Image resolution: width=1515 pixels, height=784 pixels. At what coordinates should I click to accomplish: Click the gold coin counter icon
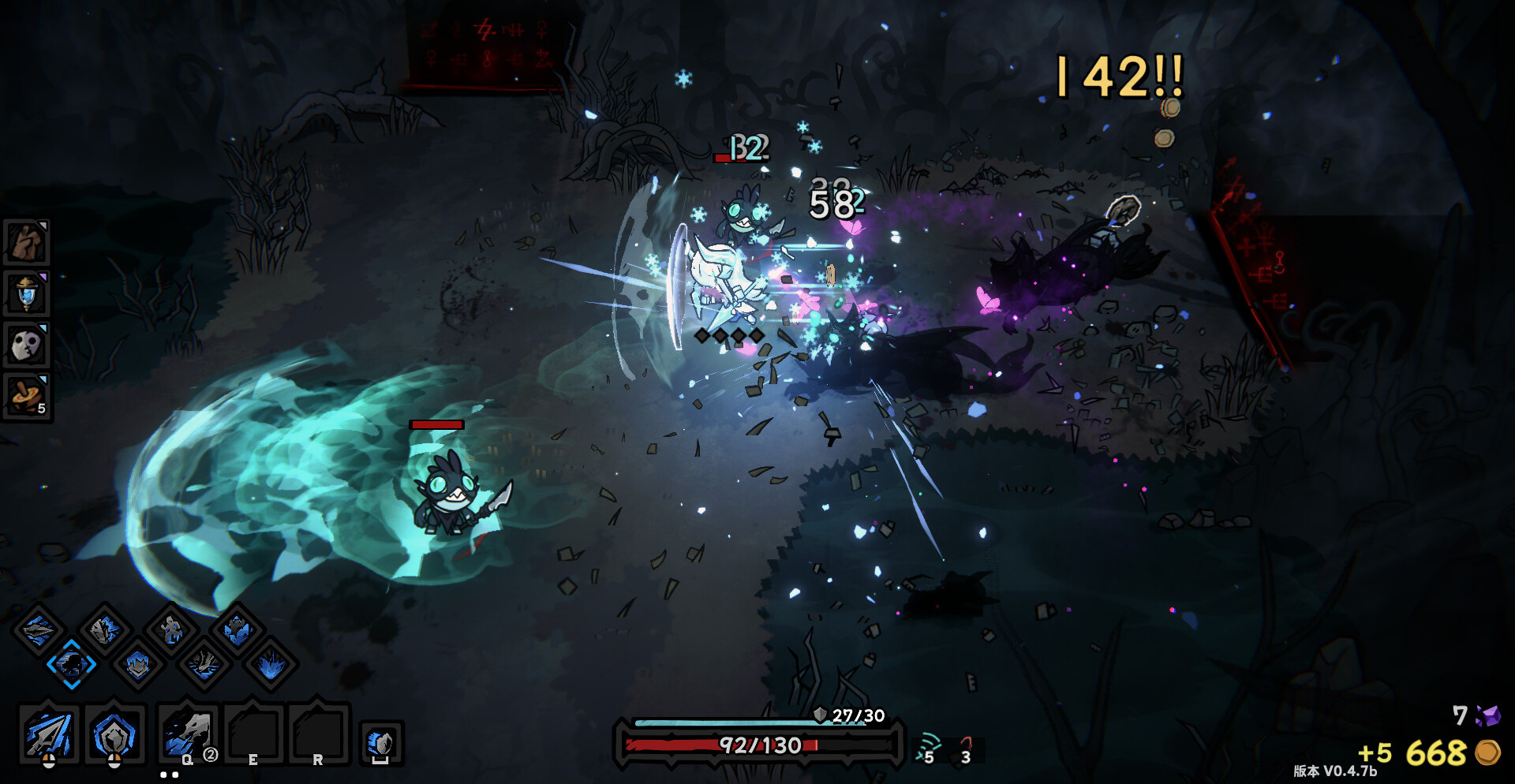(1487, 752)
